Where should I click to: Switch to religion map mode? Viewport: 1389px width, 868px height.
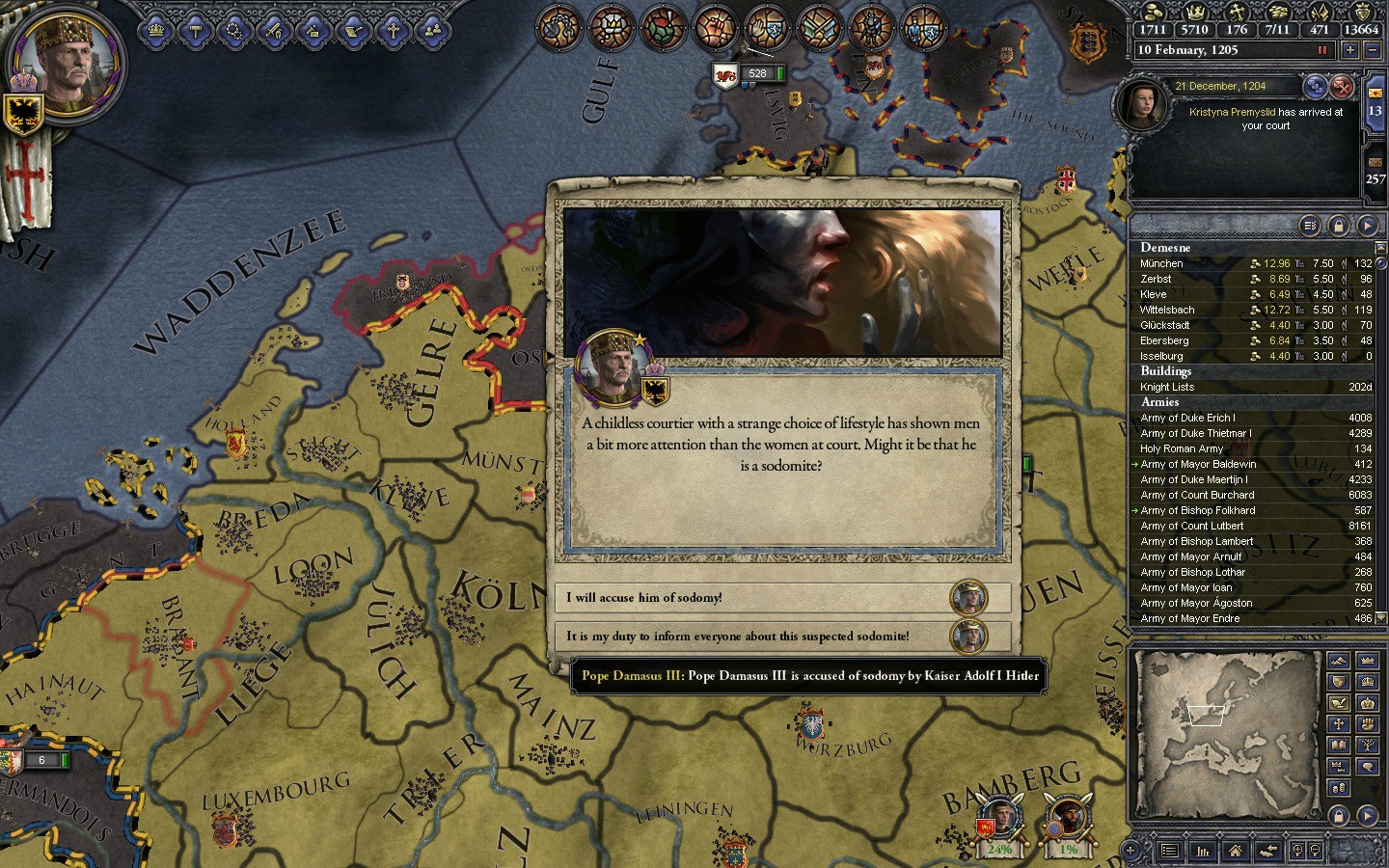point(1338,724)
